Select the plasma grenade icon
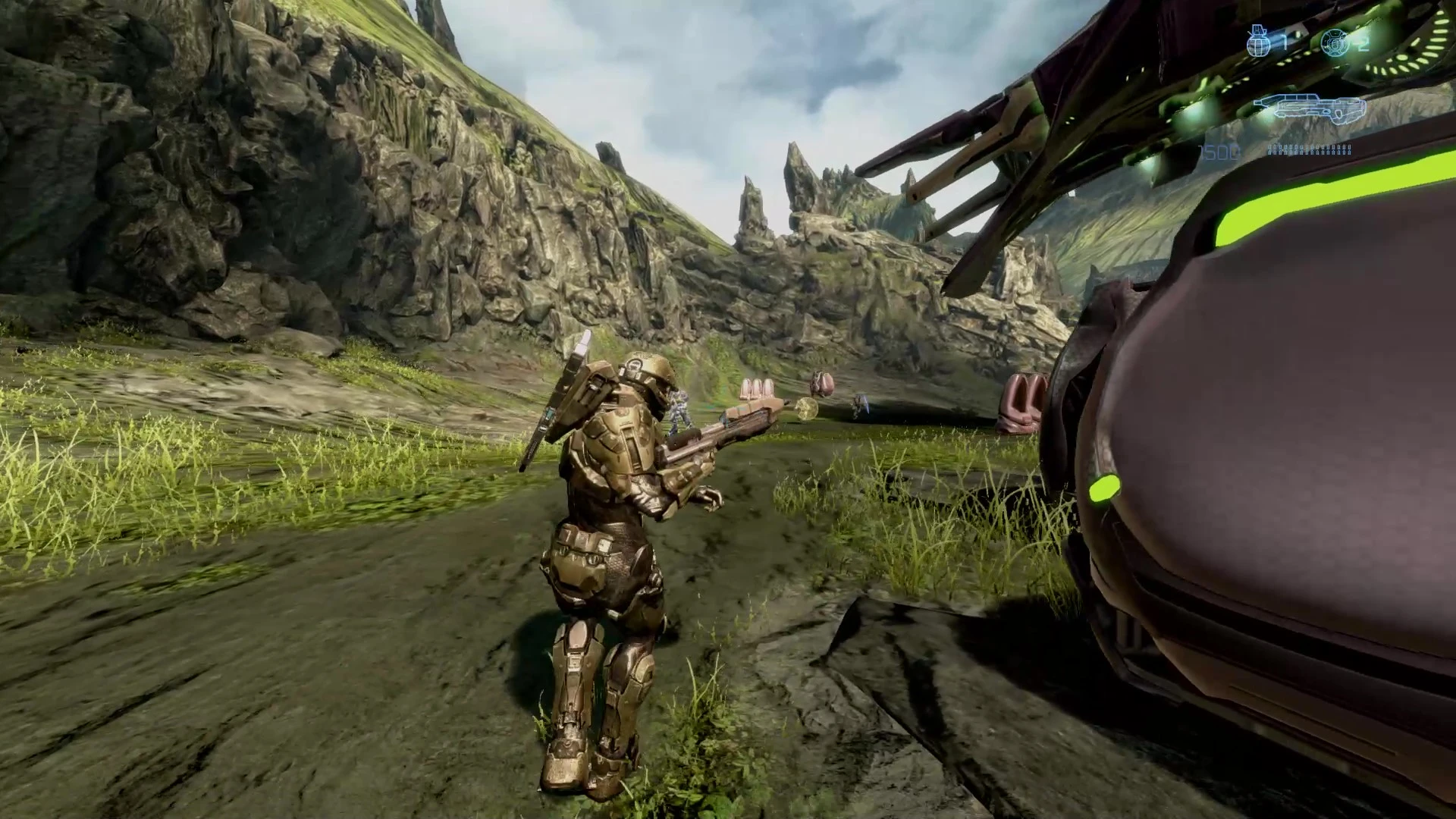The height and width of the screenshot is (819, 1456). click(x=1335, y=43)
